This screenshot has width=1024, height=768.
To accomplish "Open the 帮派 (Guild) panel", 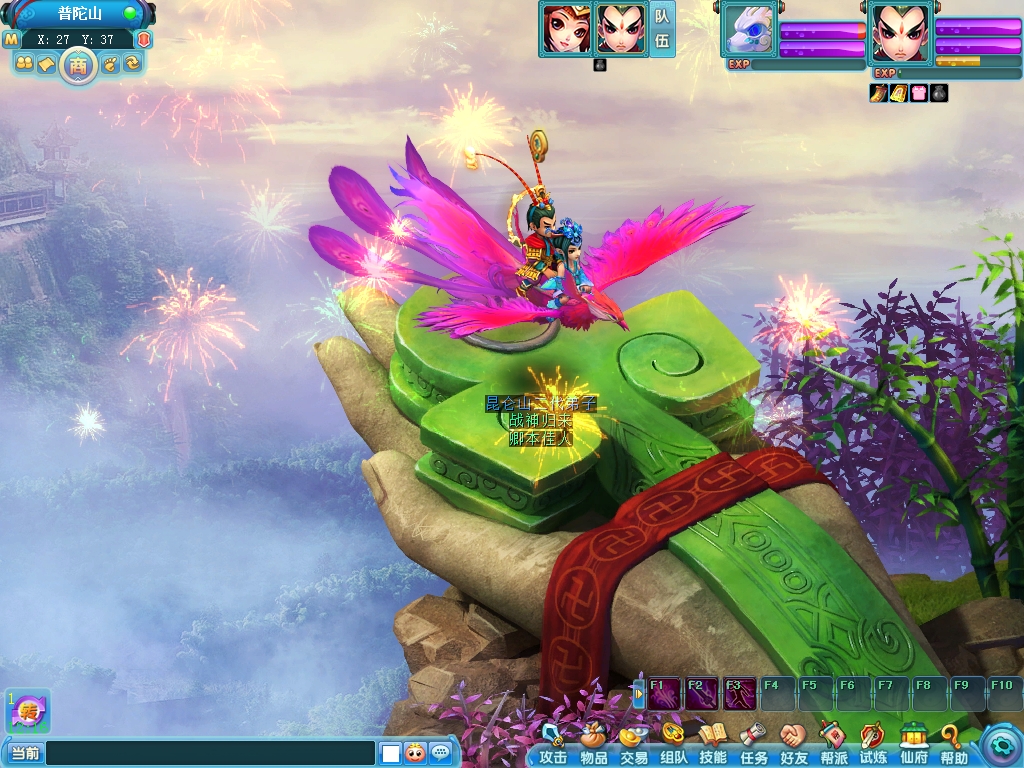I will tap(834, 744).
